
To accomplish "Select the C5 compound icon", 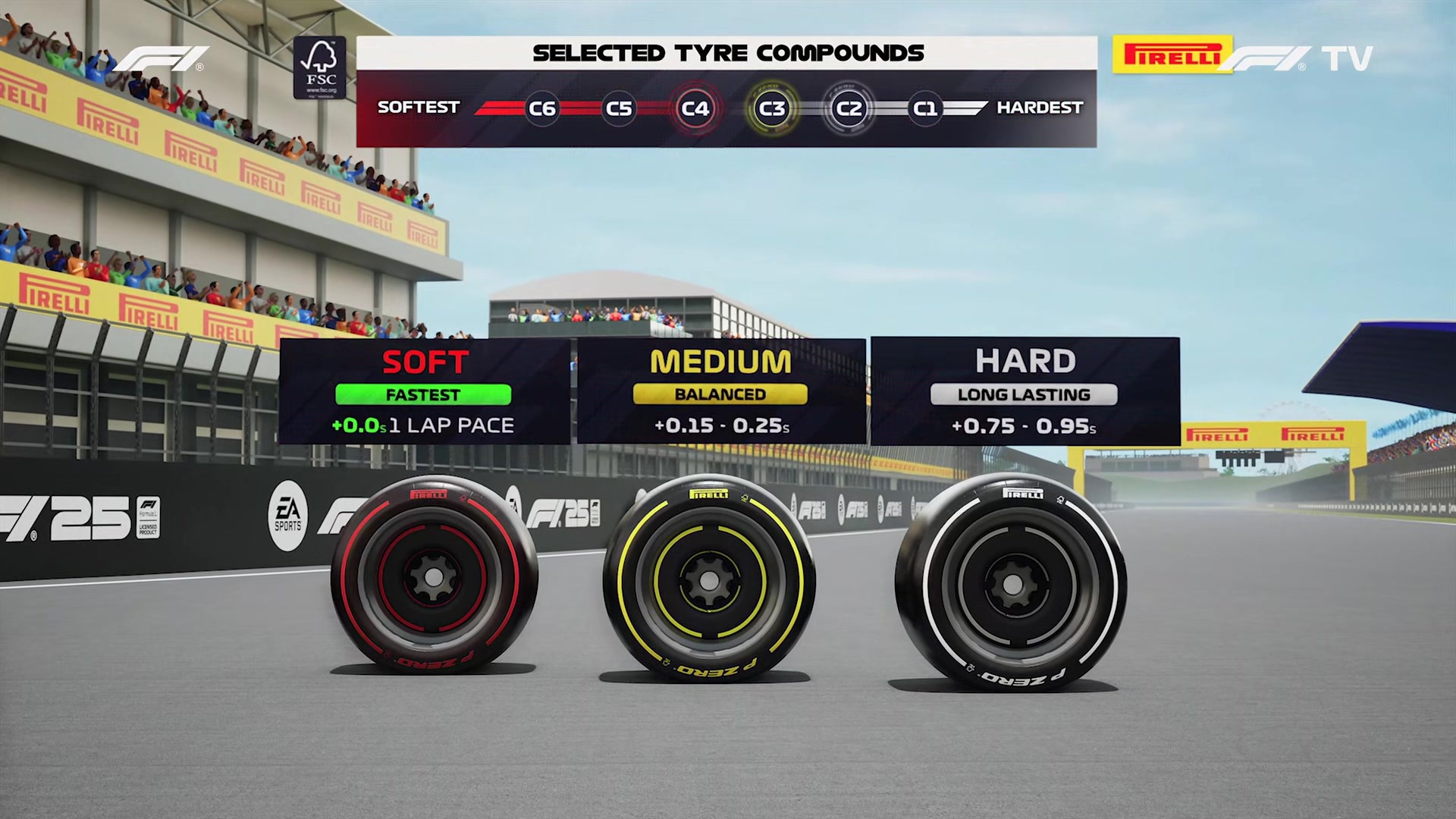I will [x=620, y=108].
